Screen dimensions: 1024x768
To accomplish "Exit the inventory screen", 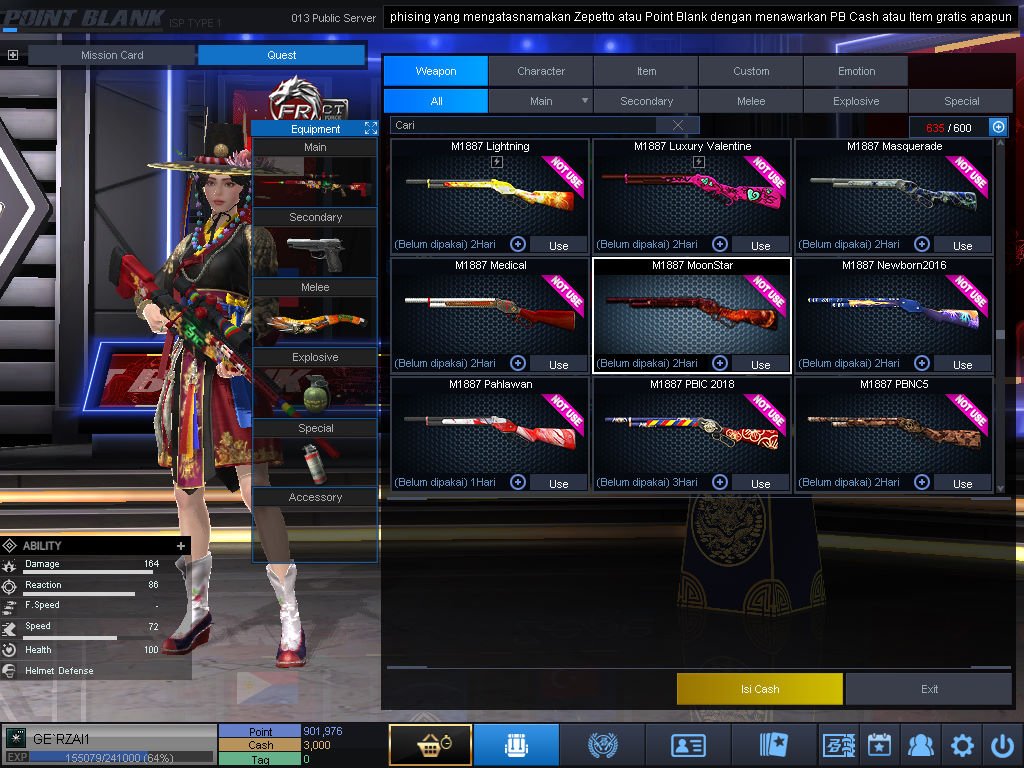I will point(929,689).
